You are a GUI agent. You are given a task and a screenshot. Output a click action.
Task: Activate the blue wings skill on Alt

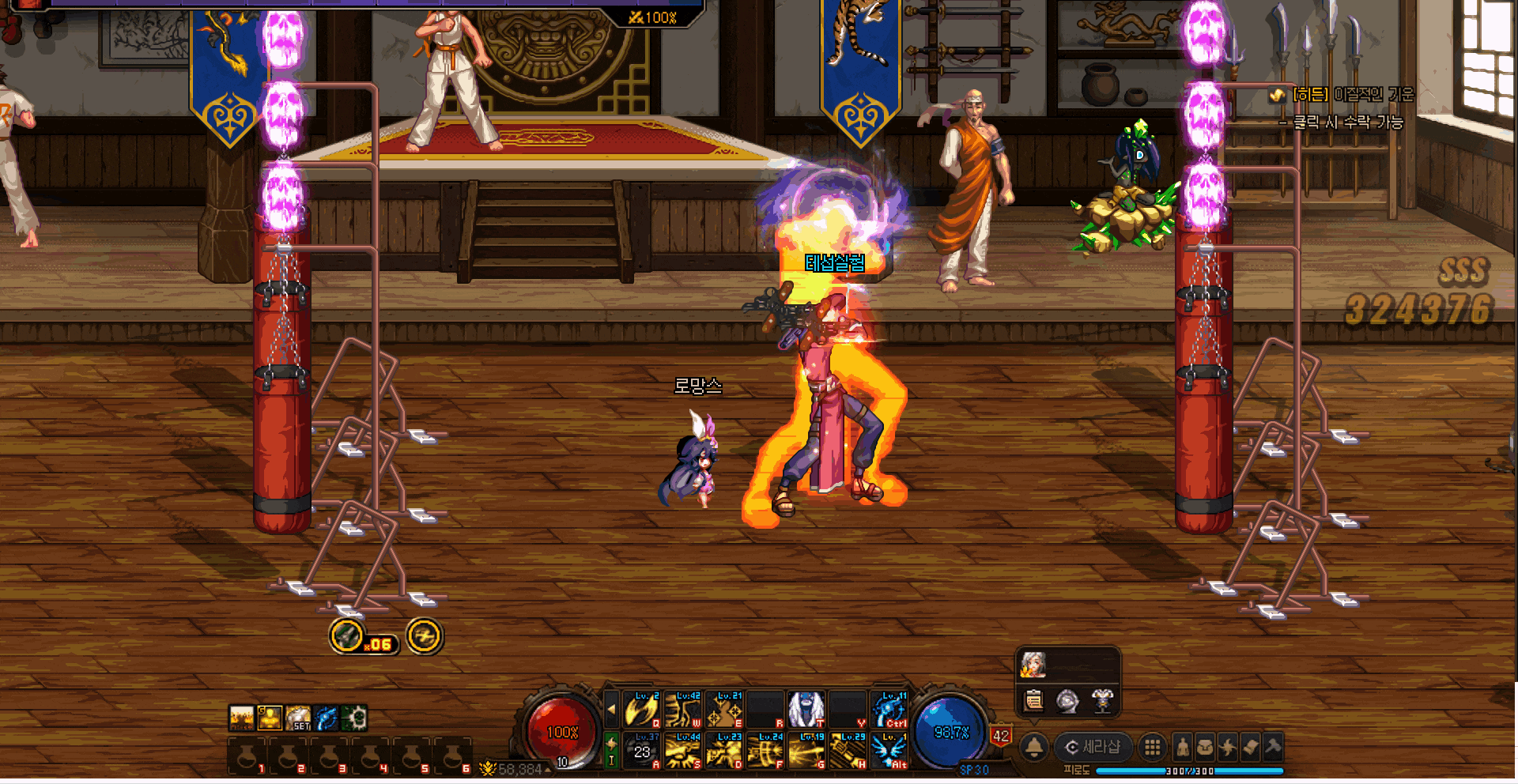point(889,751)
